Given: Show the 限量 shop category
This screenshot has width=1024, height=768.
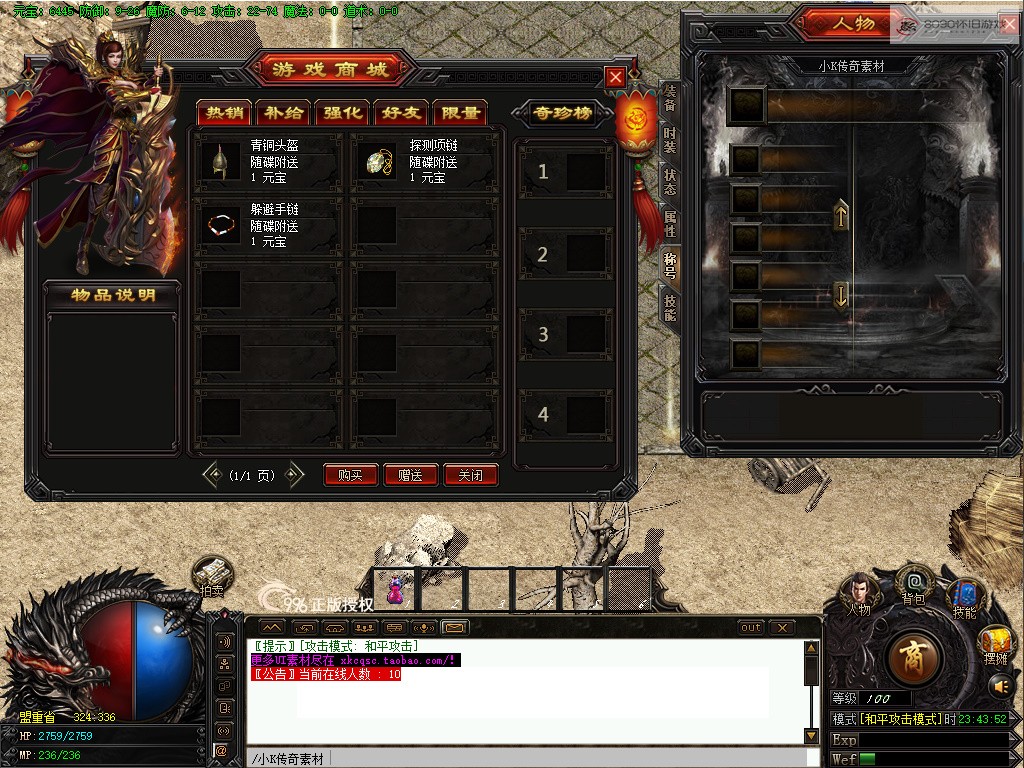Looking at the screenshot, I should click(460, 113).
